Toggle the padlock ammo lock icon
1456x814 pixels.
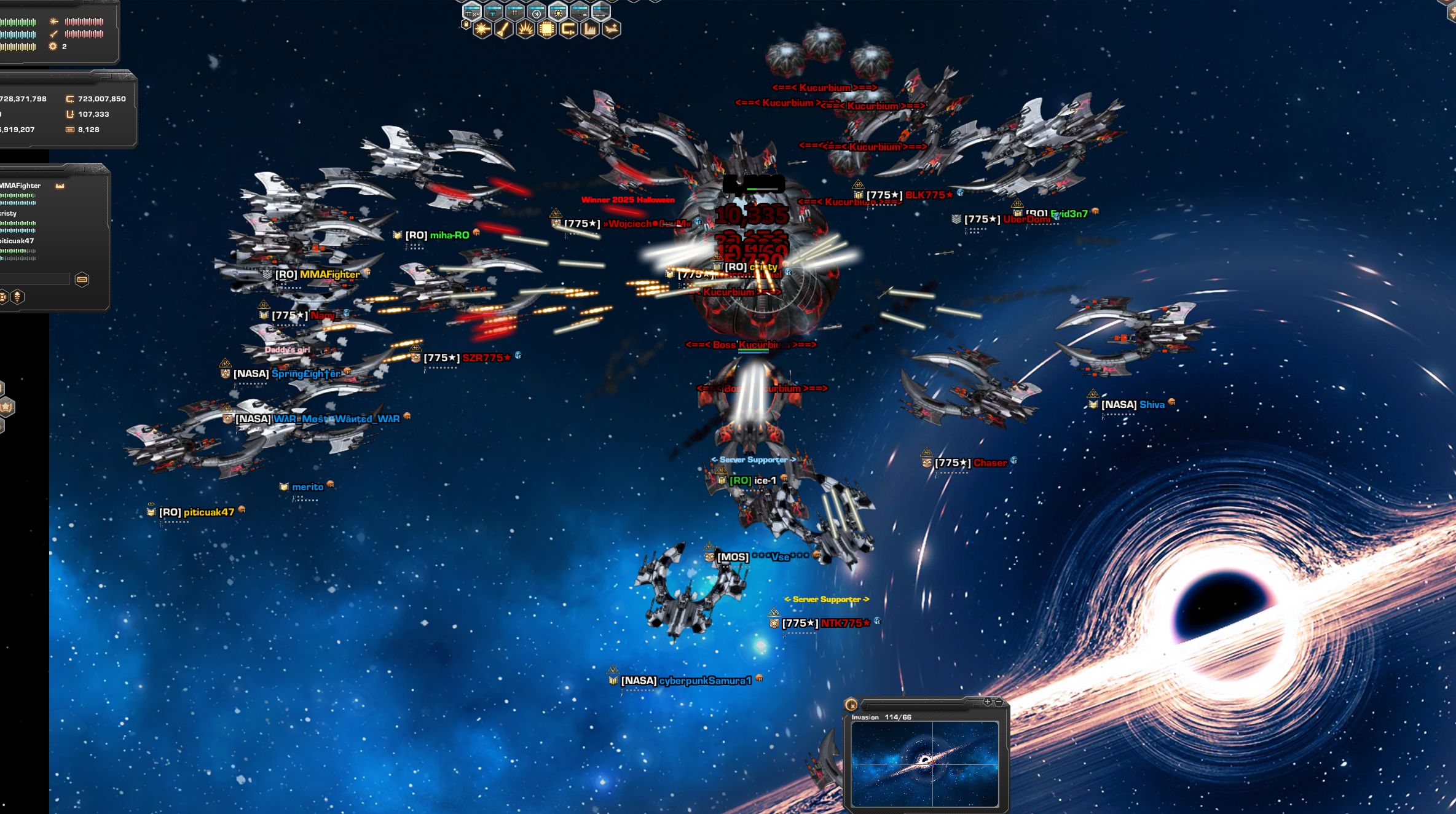pos(466,24)
